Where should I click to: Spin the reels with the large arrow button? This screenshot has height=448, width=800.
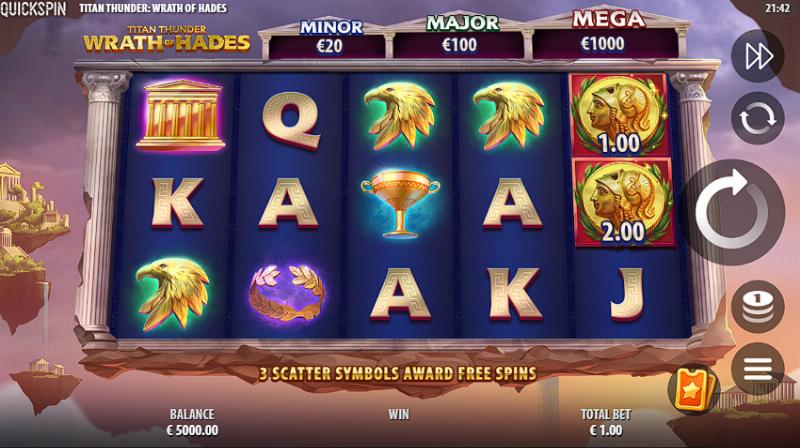731,211
